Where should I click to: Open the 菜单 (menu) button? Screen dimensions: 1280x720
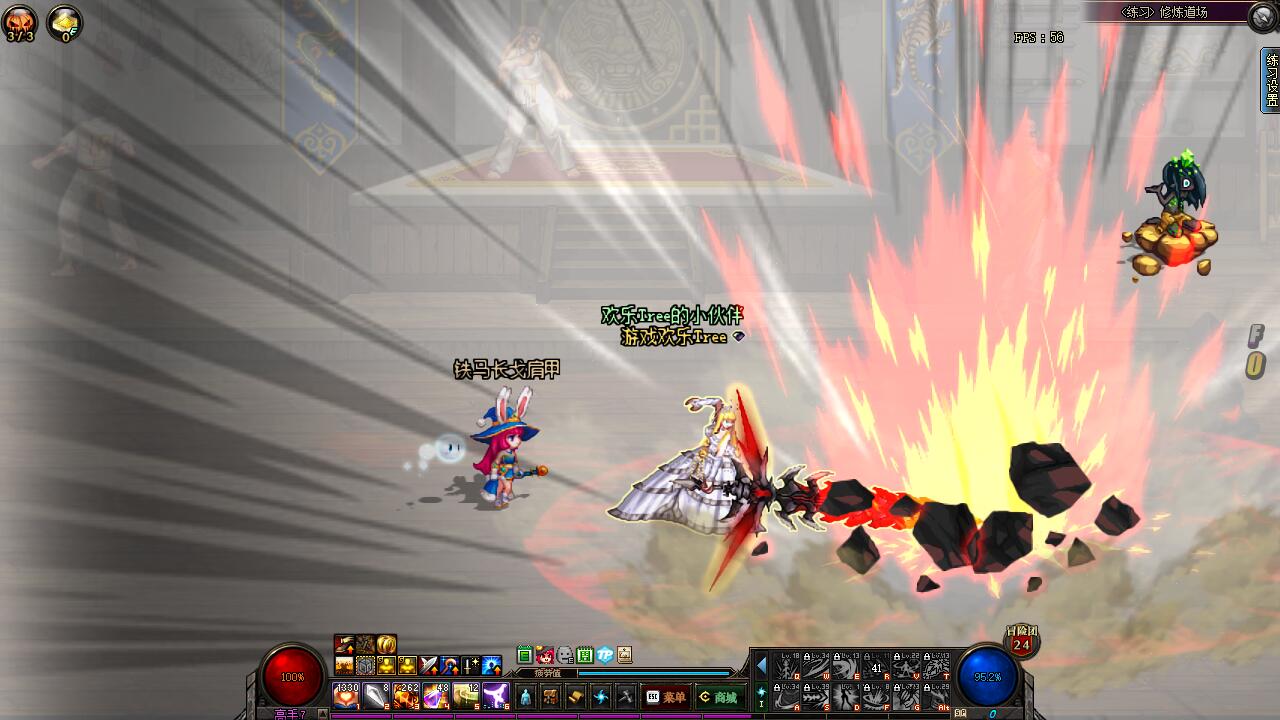click(x=666, y=697)
